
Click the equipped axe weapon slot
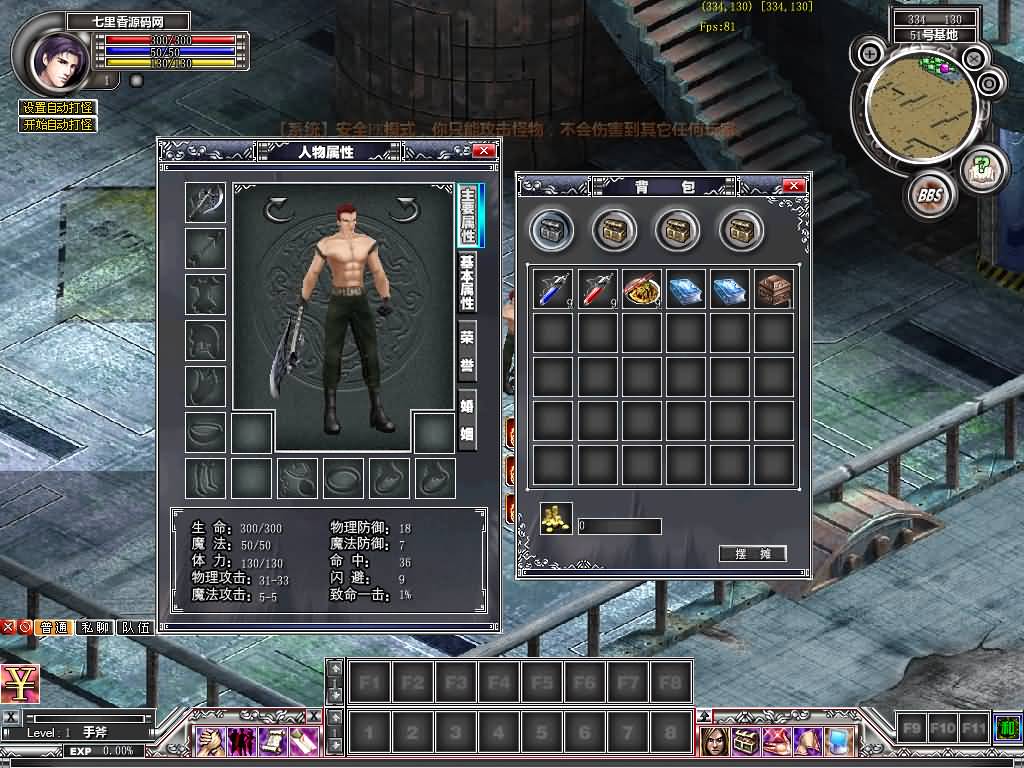click(205, 202)
